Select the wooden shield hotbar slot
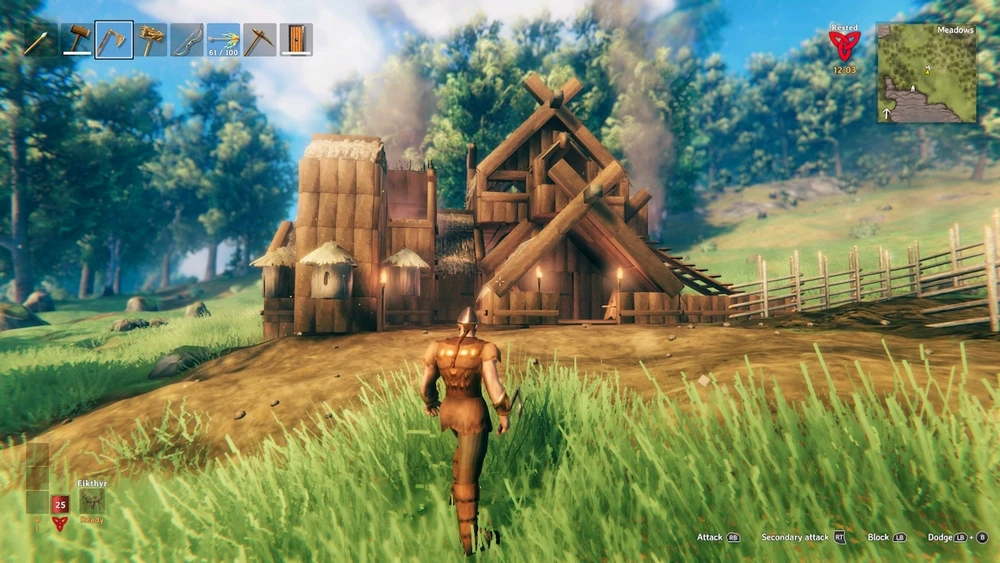This screenshot has width=1000, height=563. 296,40
